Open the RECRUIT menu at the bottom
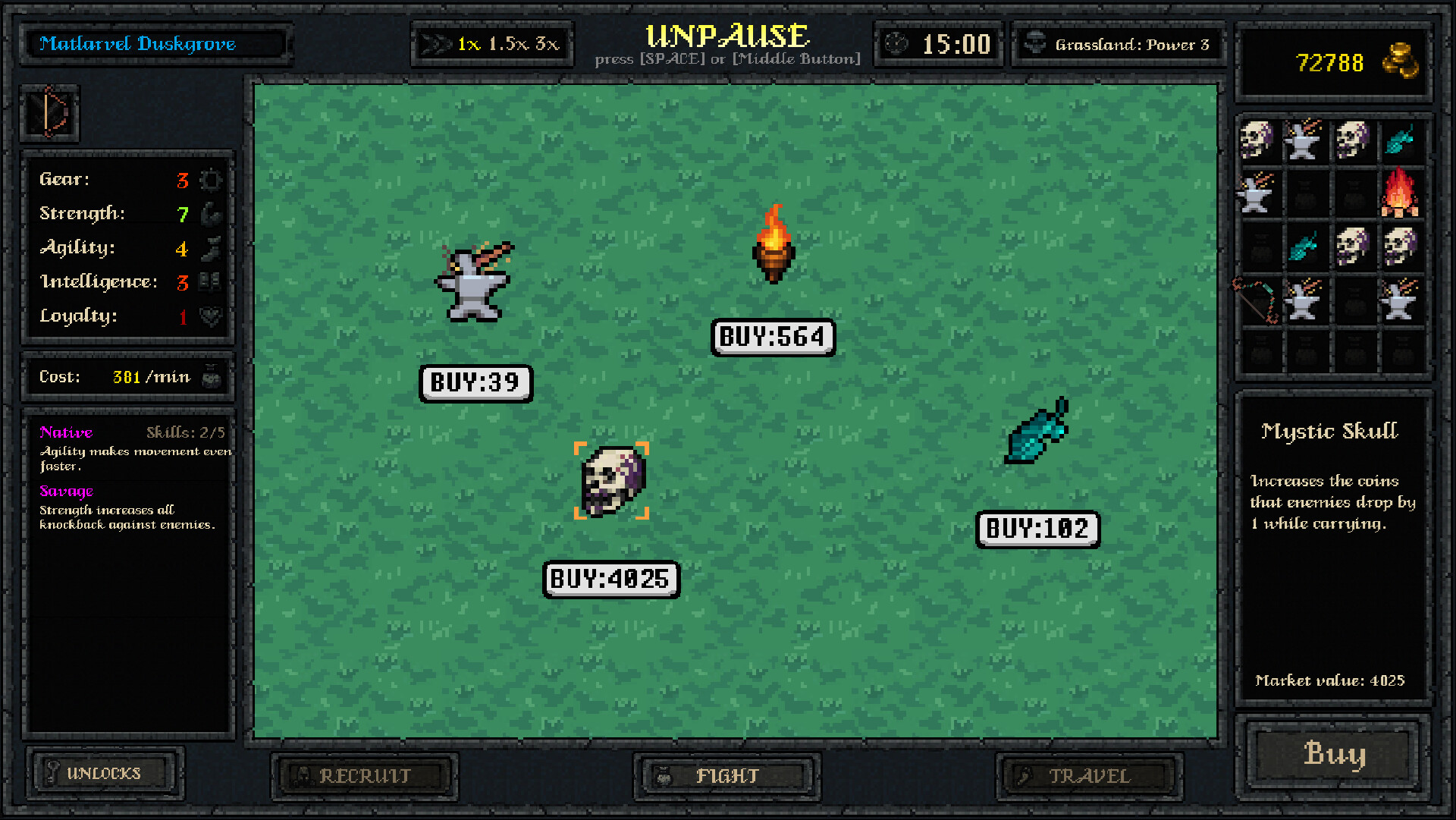The width and height of the screenshot is (1456, 820). [x=364, y=775]
